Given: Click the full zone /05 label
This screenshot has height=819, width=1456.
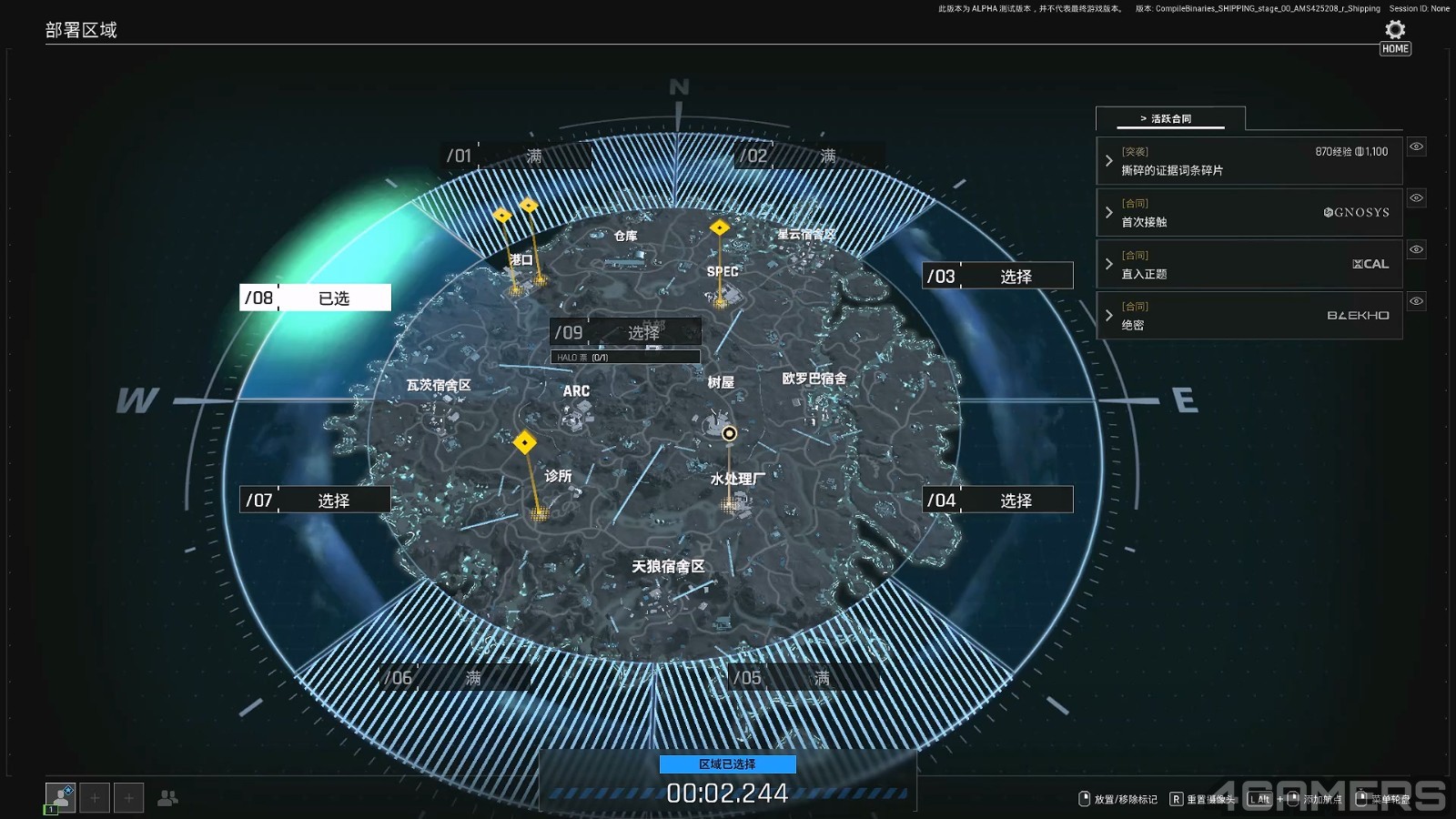Looking at the screenshot, I should [804, 678].
